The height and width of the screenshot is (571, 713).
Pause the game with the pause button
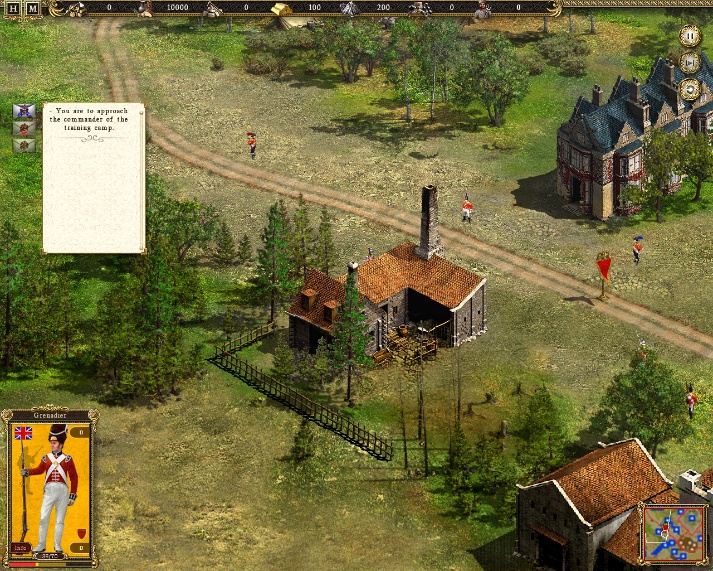point(689,36)
